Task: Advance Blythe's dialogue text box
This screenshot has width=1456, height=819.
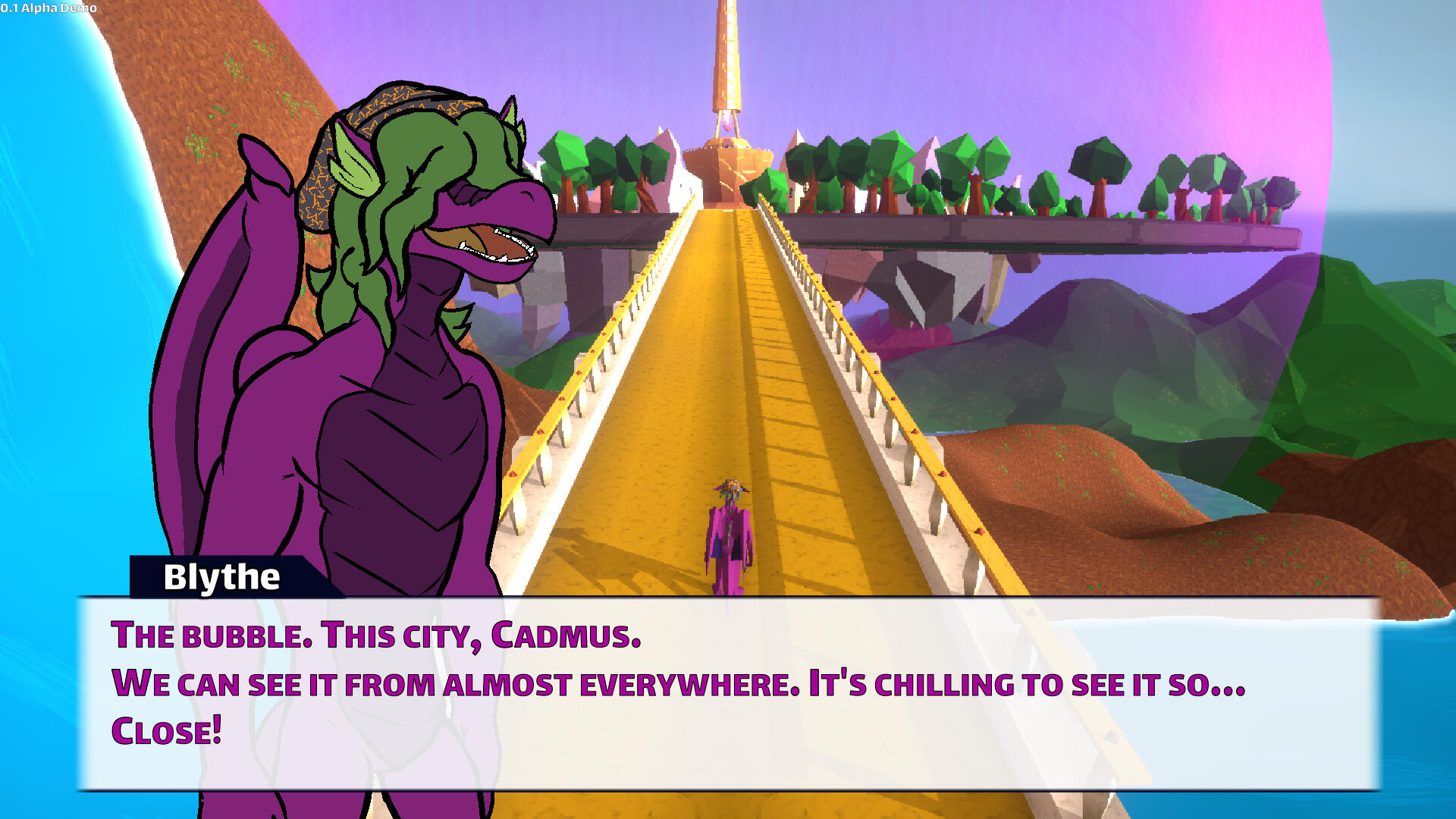Action: pos(728,693)
